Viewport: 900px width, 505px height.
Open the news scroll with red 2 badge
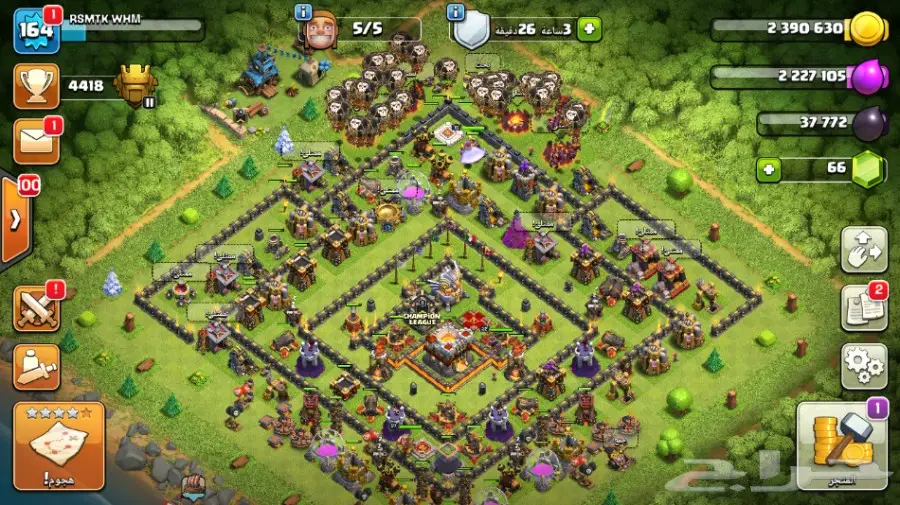863,307
